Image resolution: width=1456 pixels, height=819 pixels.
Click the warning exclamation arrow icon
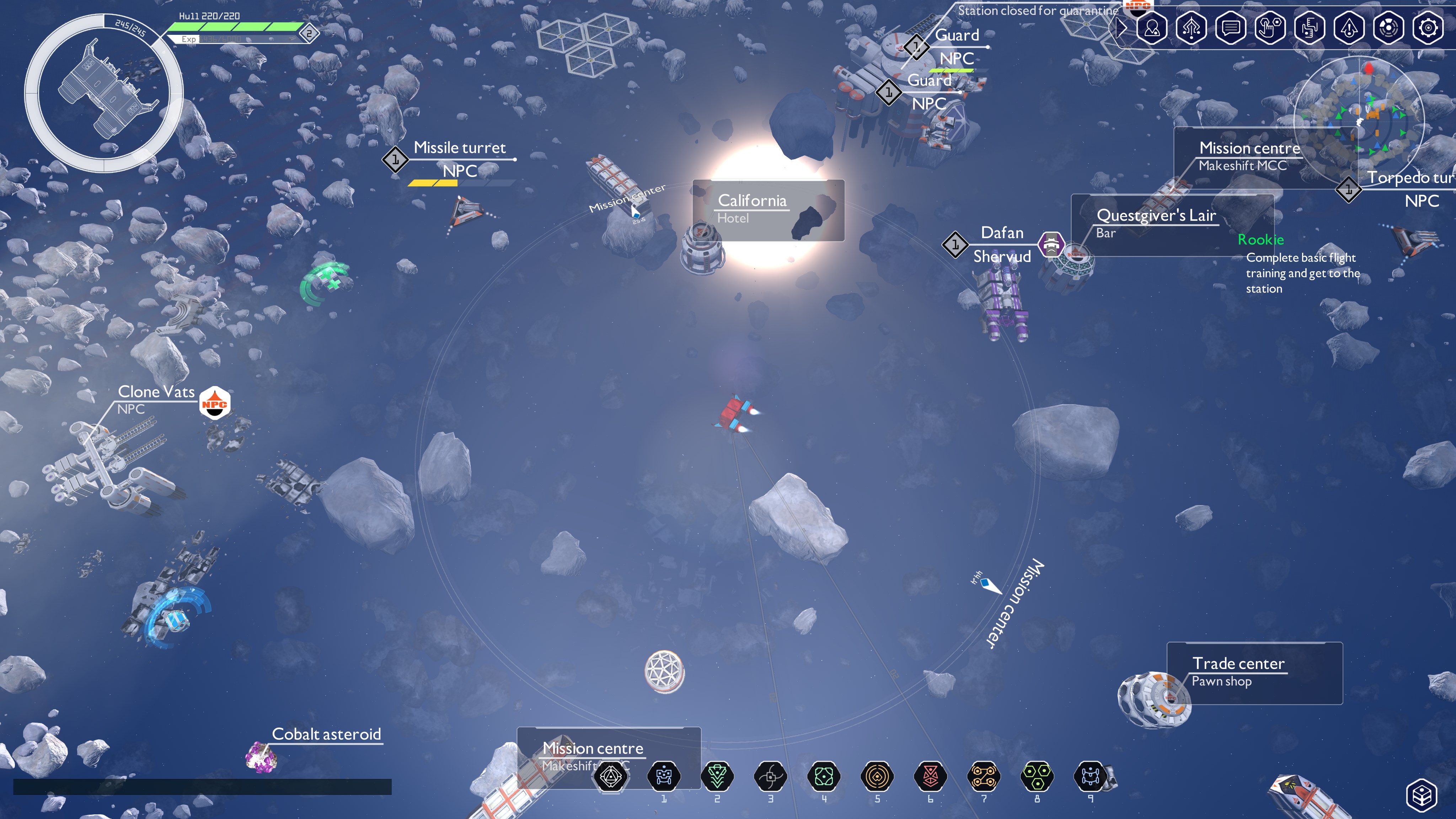[1349, 28]
